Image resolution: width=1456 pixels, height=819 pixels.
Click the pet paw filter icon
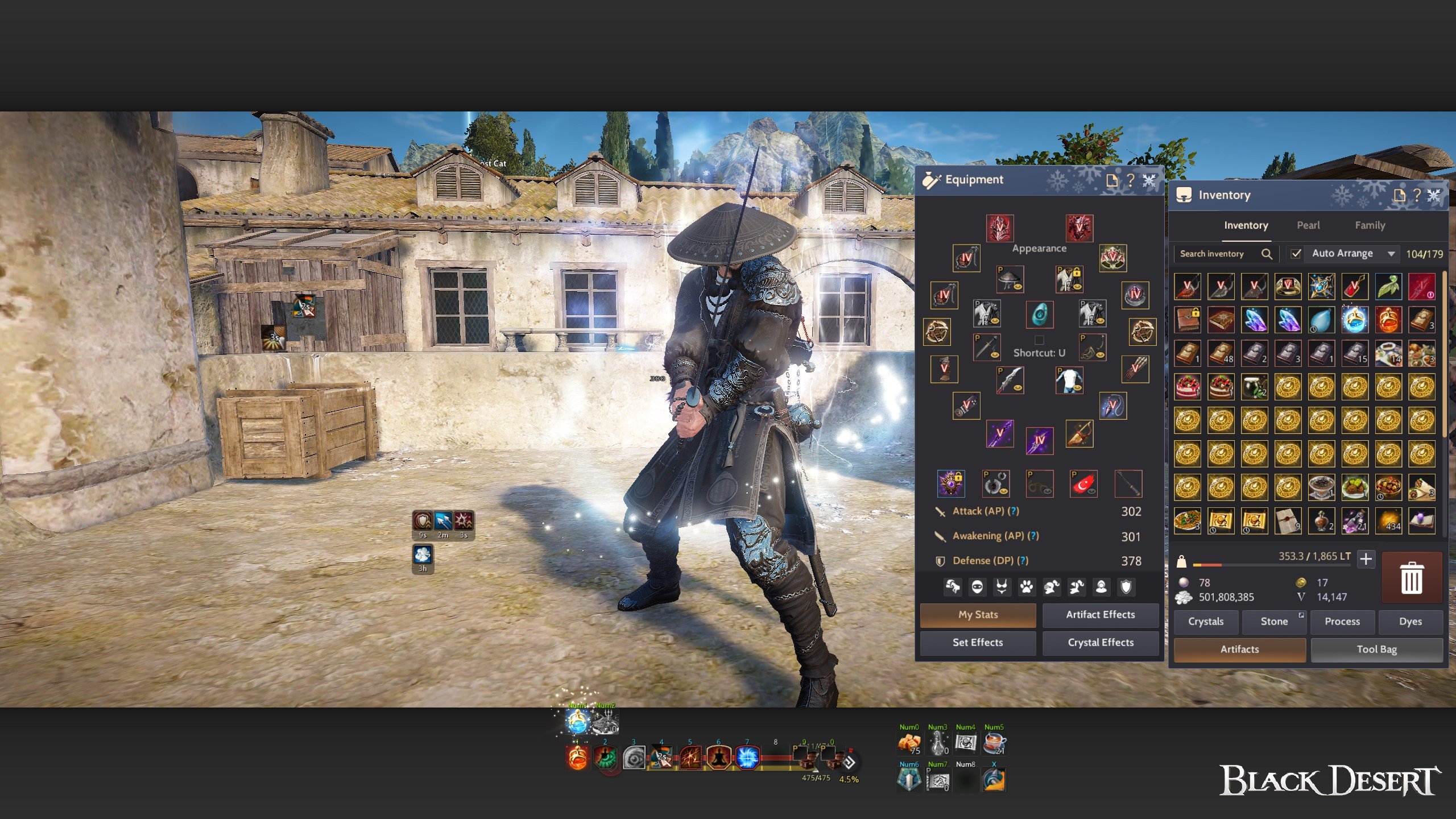tap(1027, 587)
